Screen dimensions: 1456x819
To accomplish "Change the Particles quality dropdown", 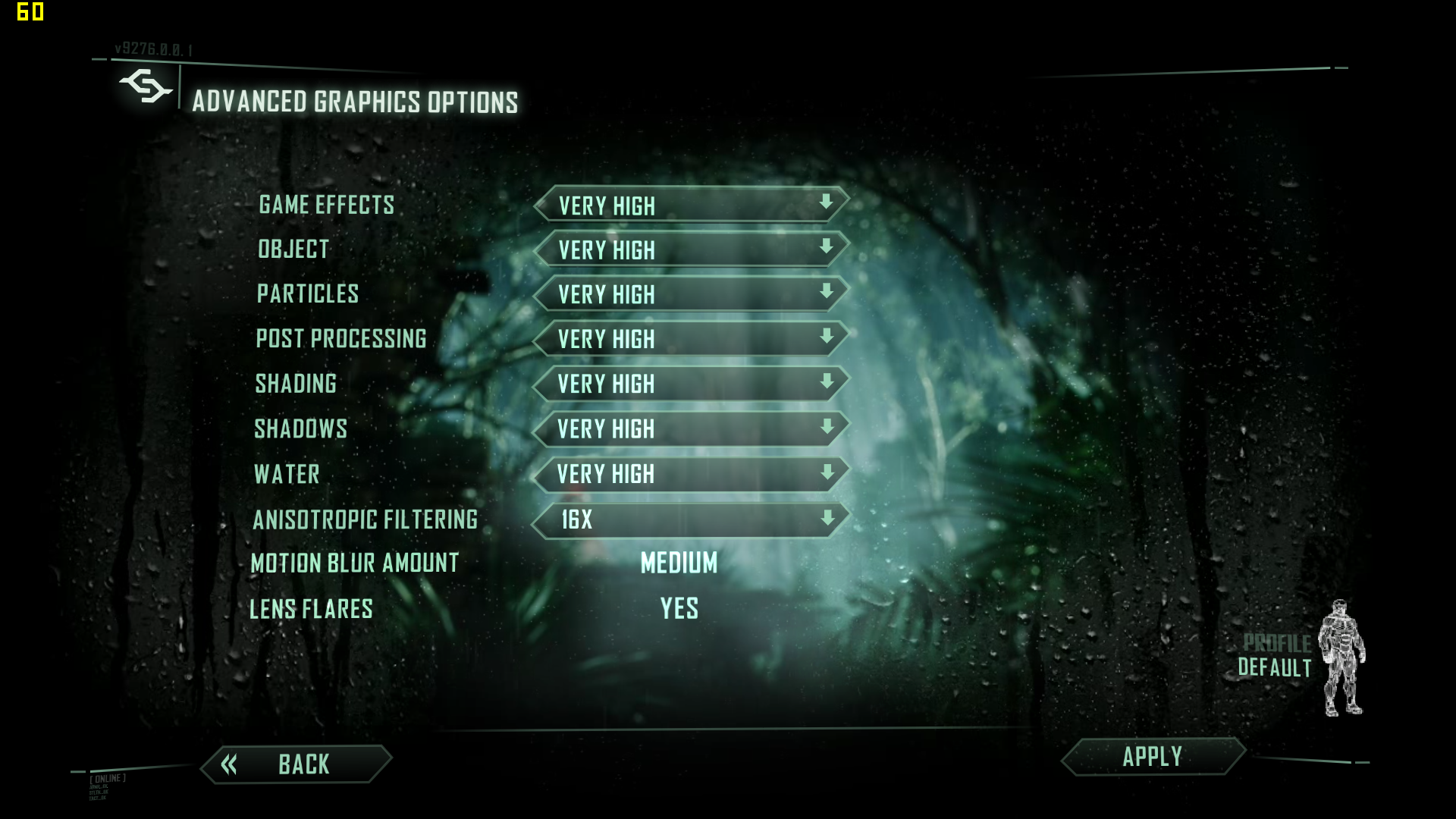I will pyautogui.click(x=691, y=294).
